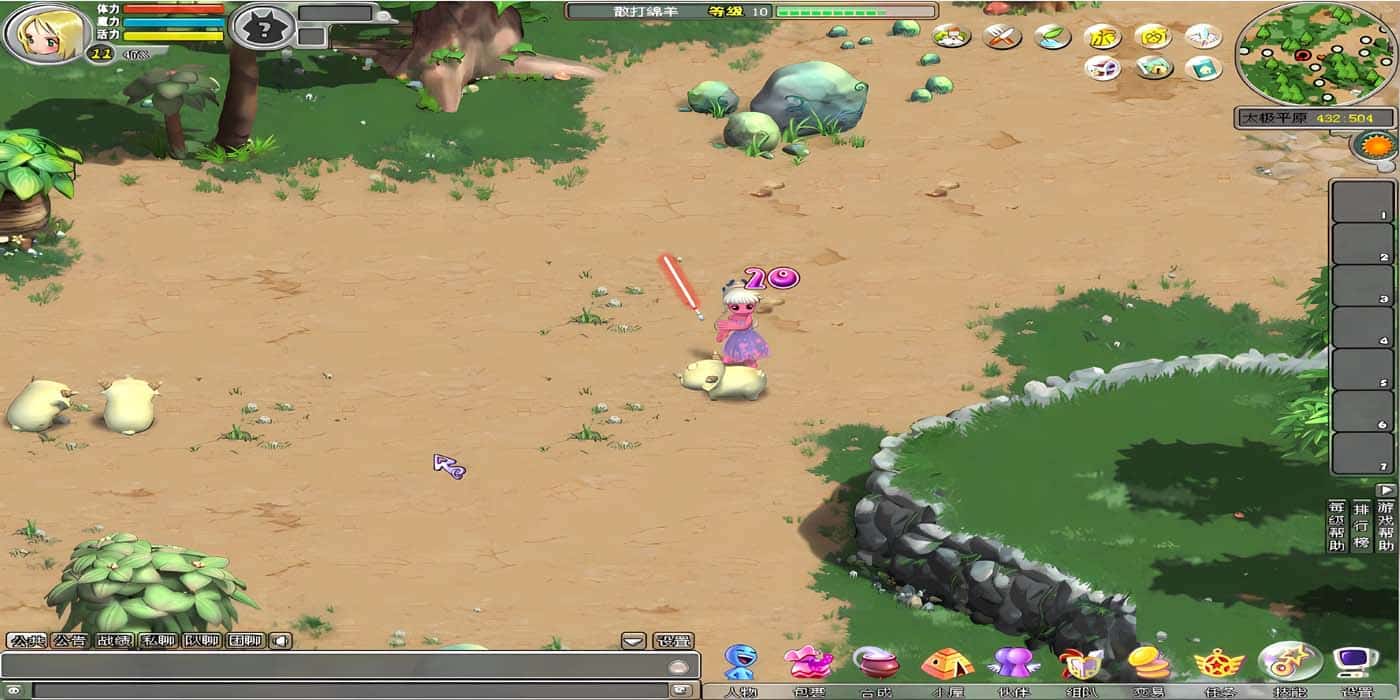This screenshot has width=1400, height=700.
Task: Open the 交易 gold coins trade menu
Action: [1149, 663]
